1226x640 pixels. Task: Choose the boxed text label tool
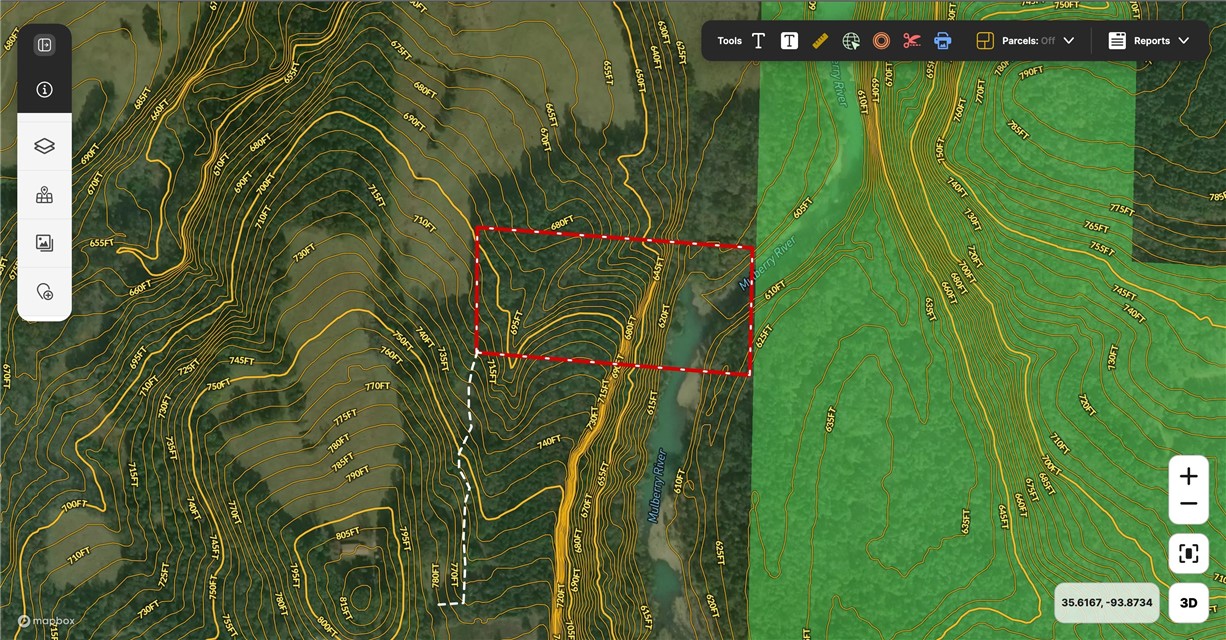(x=789, y=41)
